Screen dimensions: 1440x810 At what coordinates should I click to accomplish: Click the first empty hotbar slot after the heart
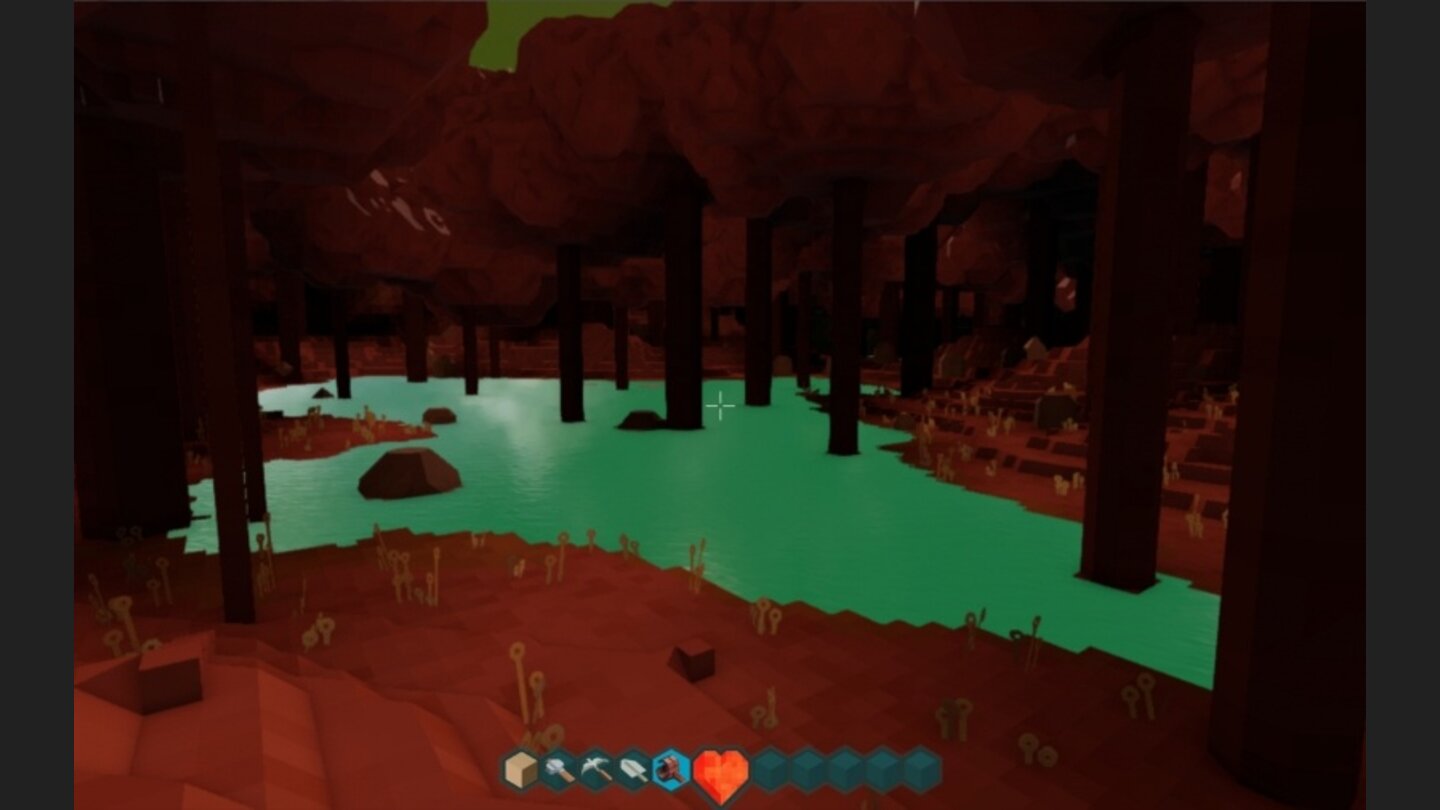click(x=767, y=770)
